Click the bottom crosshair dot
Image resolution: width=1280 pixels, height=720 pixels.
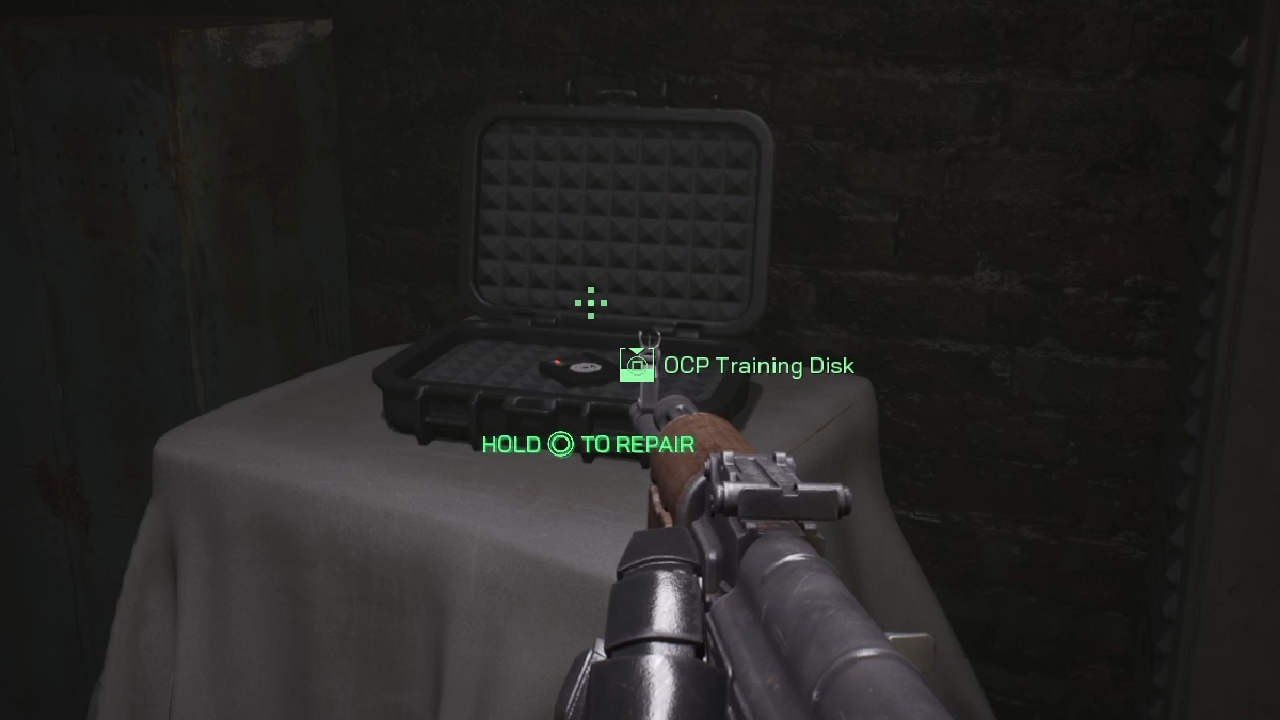coord(591,316)
